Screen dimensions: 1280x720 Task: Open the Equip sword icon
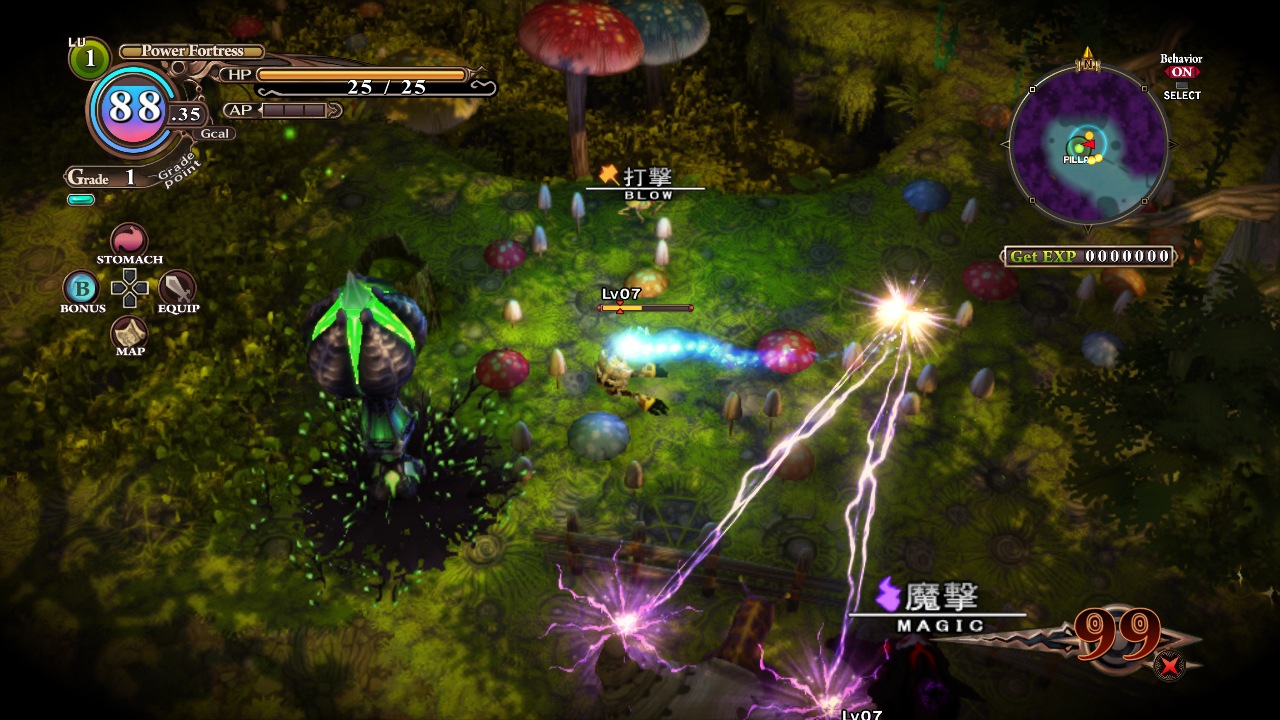pyautogui.click(x=177, y=288)
